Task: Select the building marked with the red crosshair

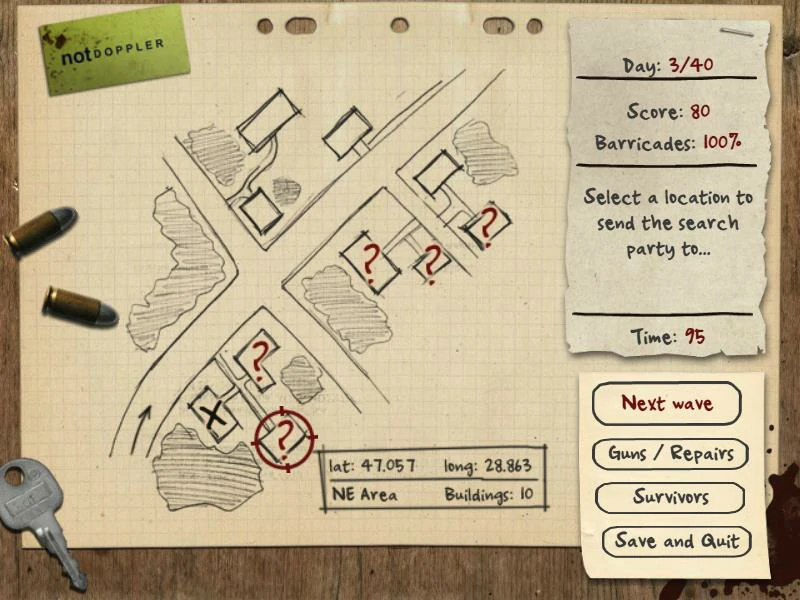Action: click(284, 437)
